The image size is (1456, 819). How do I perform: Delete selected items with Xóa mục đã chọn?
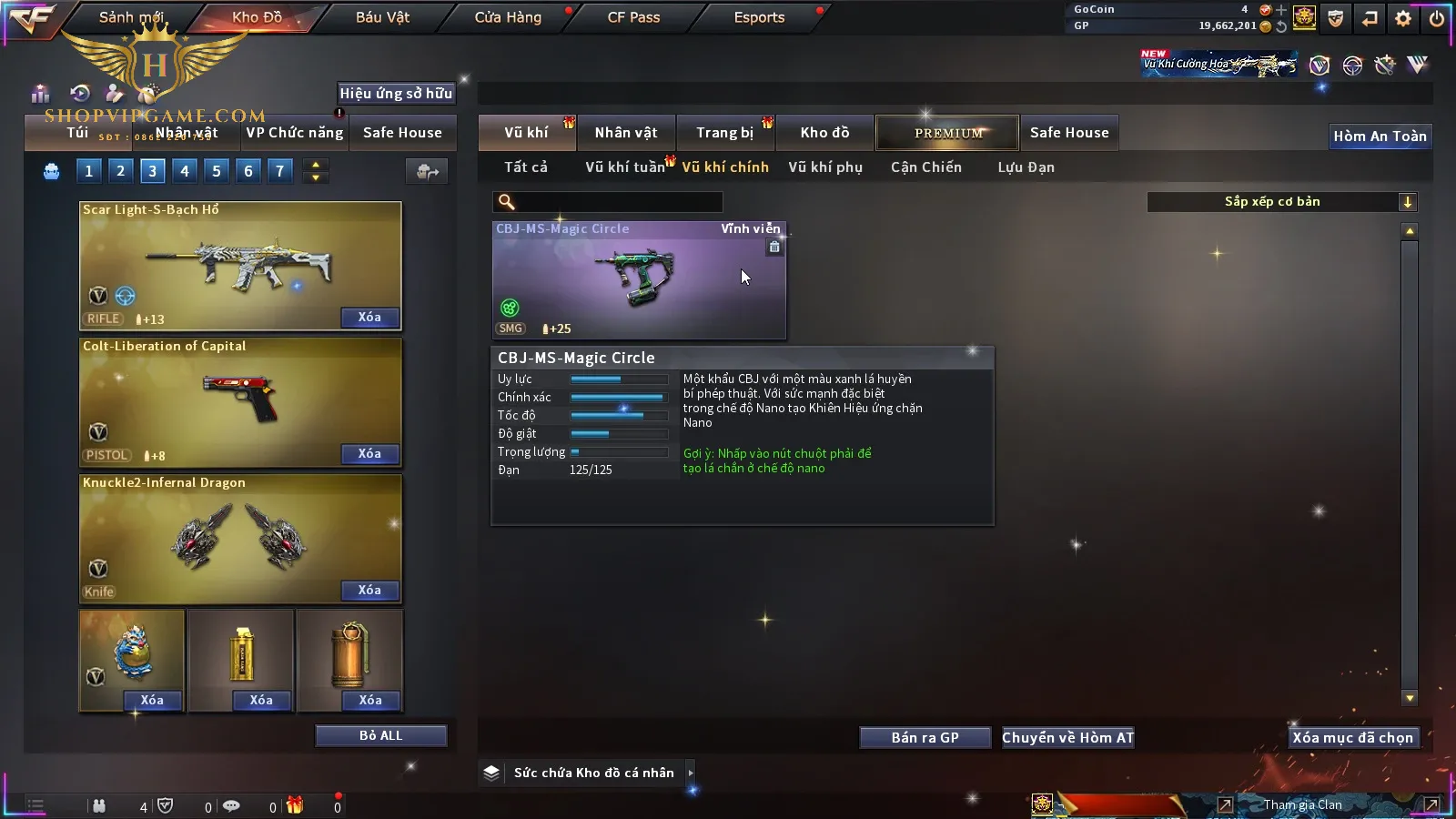pos(1352,738)
